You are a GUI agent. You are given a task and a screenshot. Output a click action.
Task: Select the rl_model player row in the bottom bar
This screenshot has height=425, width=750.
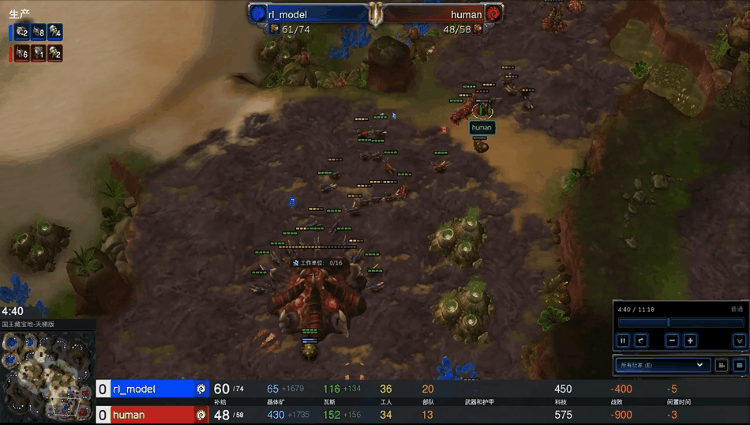[150, 388]
